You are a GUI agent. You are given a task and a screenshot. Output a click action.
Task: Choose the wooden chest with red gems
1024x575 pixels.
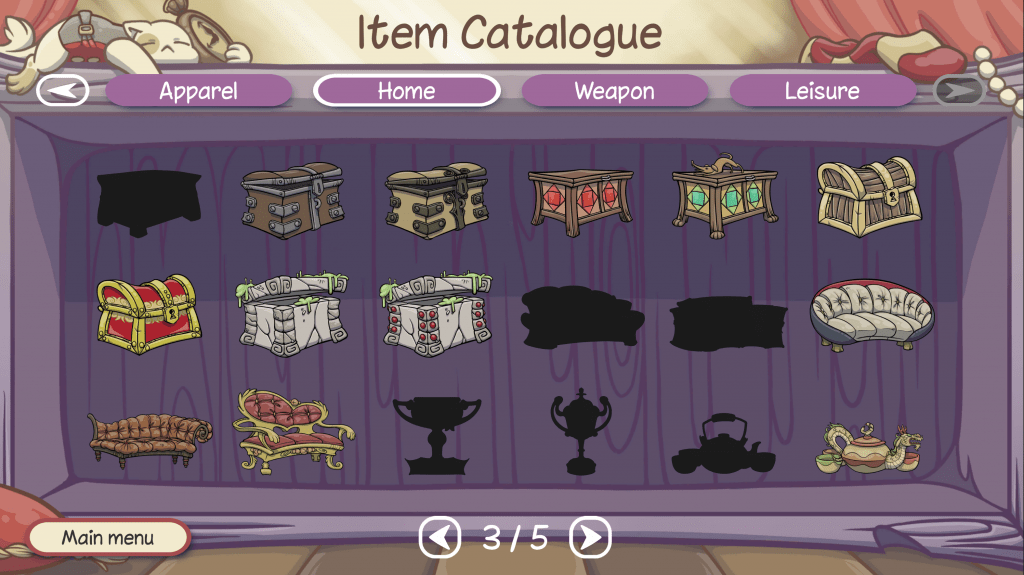coord(581,201)
